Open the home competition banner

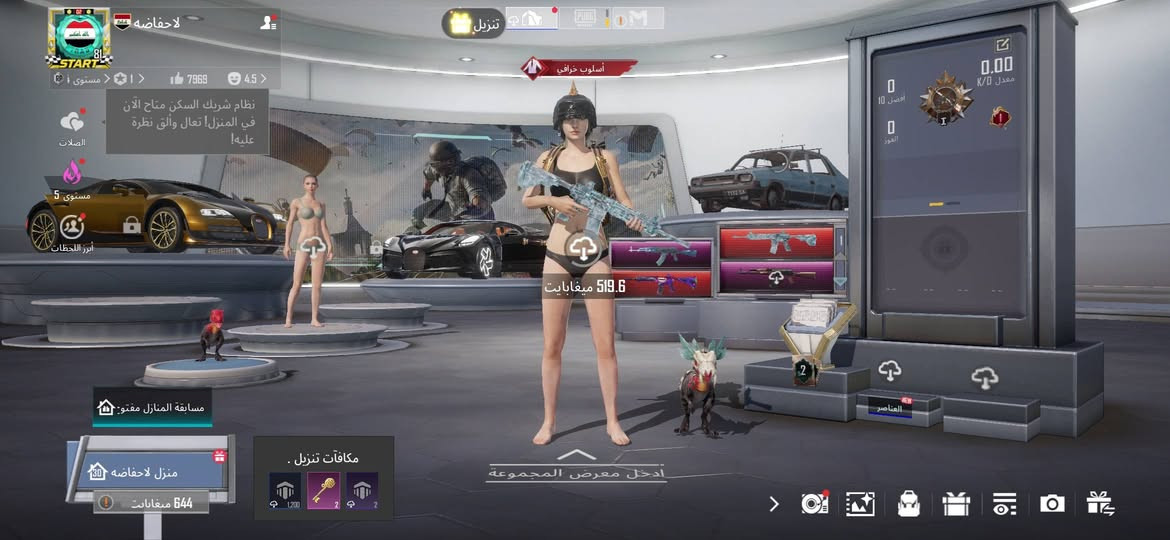pos(152,408)
